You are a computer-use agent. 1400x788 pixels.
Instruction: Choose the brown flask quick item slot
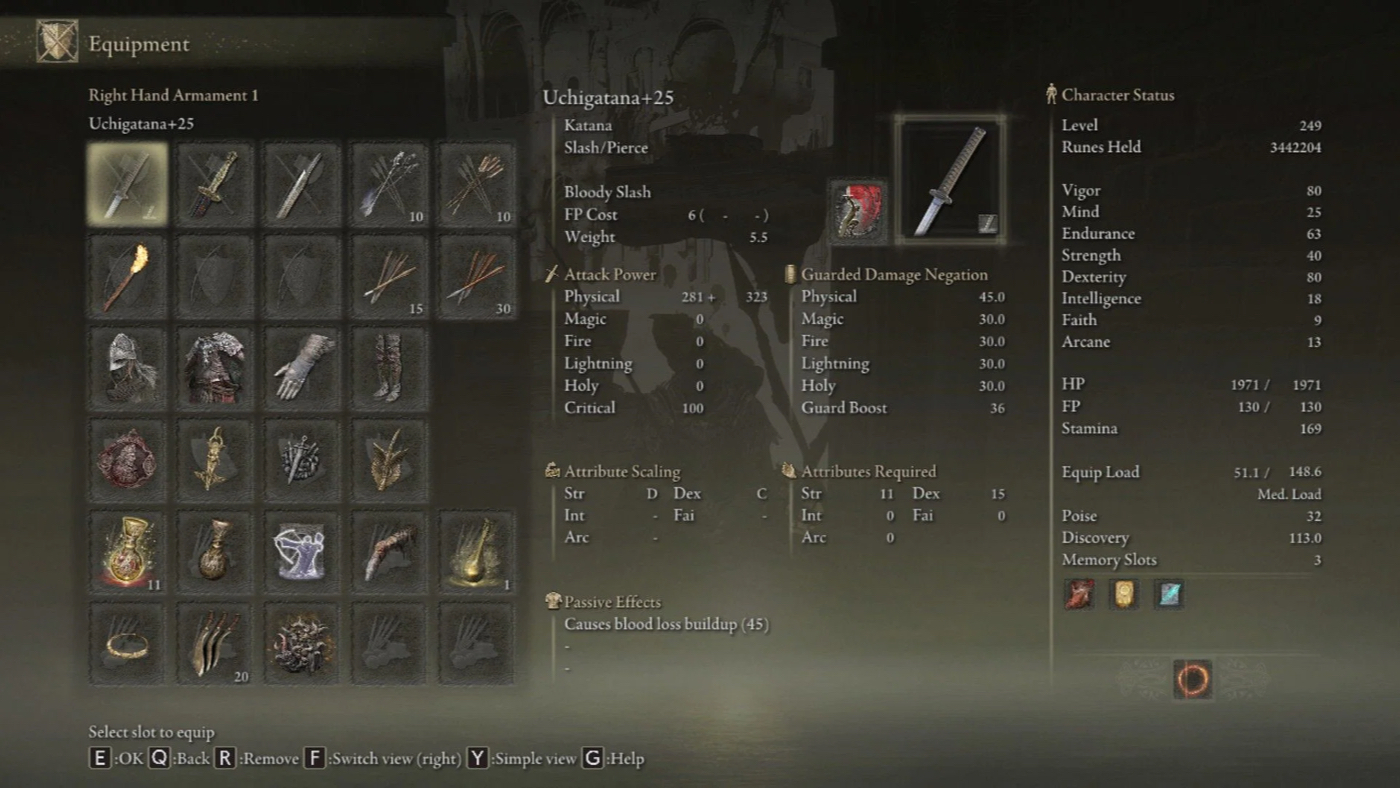[215, 552]
